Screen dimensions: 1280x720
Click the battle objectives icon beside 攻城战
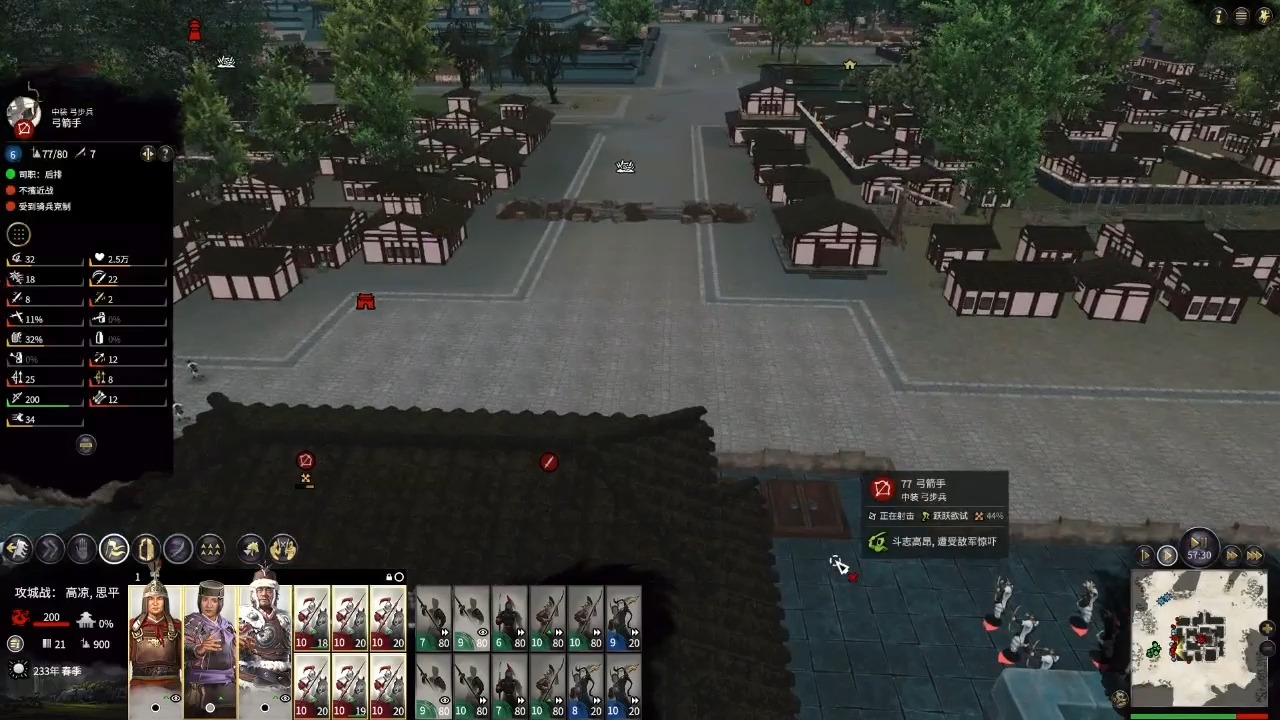[14, 644]
